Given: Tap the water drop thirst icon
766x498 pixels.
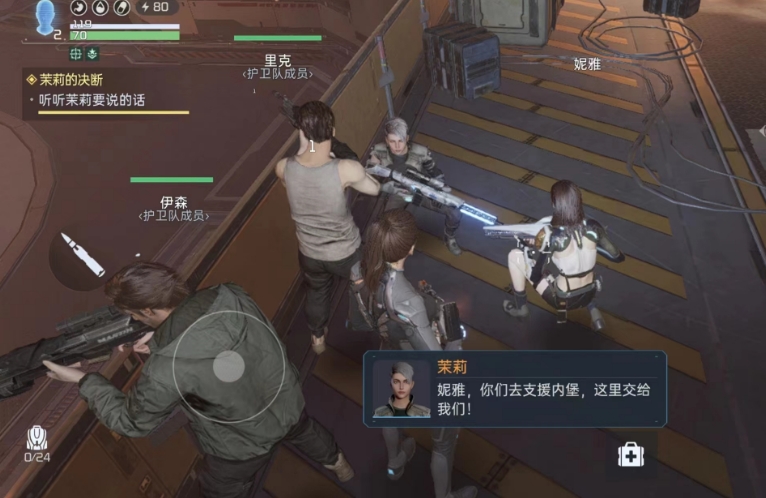Looking at the screenshot, I should [x=99, y=8].
